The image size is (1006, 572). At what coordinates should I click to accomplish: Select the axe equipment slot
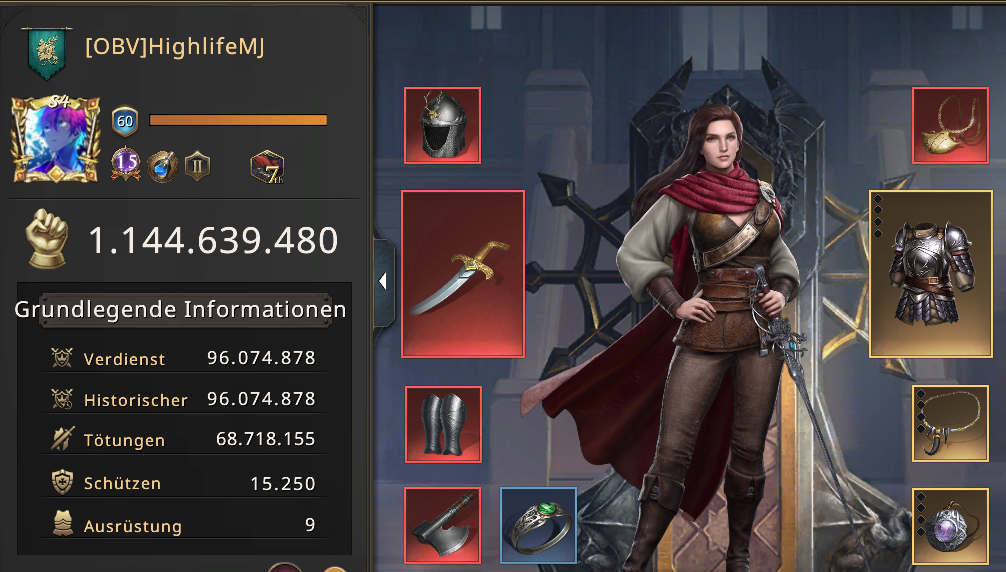coord(443,524)
